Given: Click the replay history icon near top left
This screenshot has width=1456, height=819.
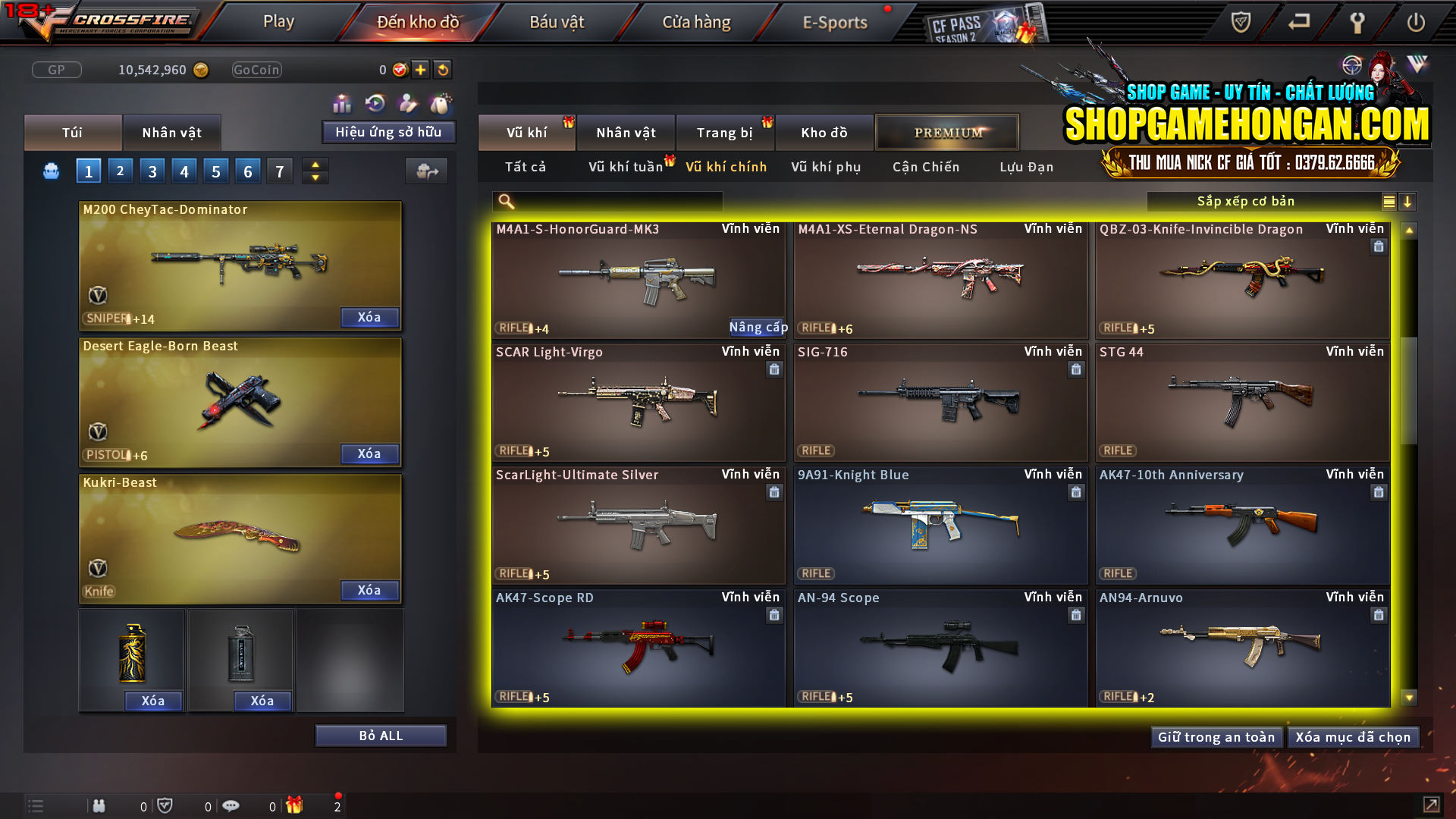Looking at the screenshot, I should click(x=374, y=101).
